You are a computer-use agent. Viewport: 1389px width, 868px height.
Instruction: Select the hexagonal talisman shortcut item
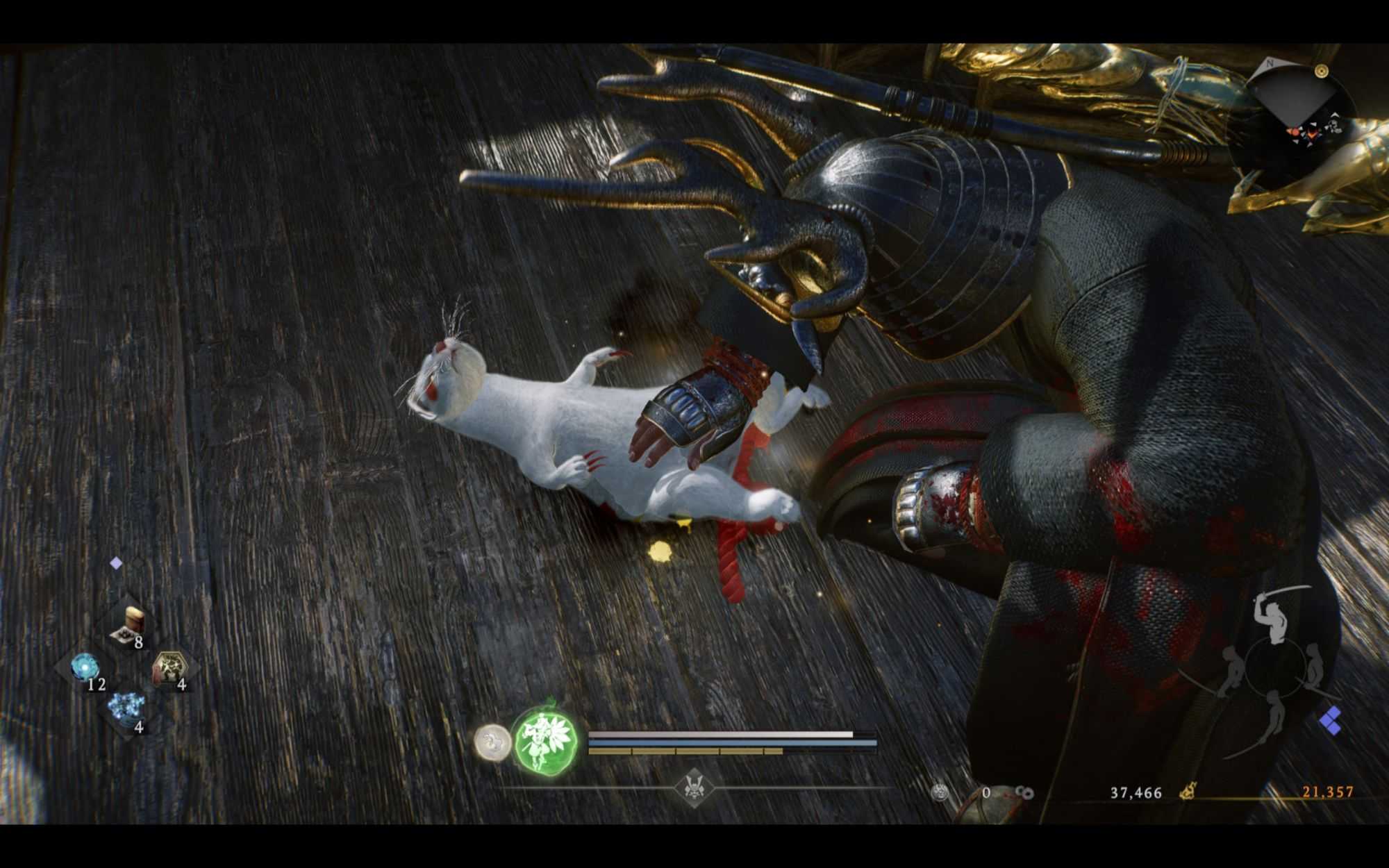click(169, 668)
